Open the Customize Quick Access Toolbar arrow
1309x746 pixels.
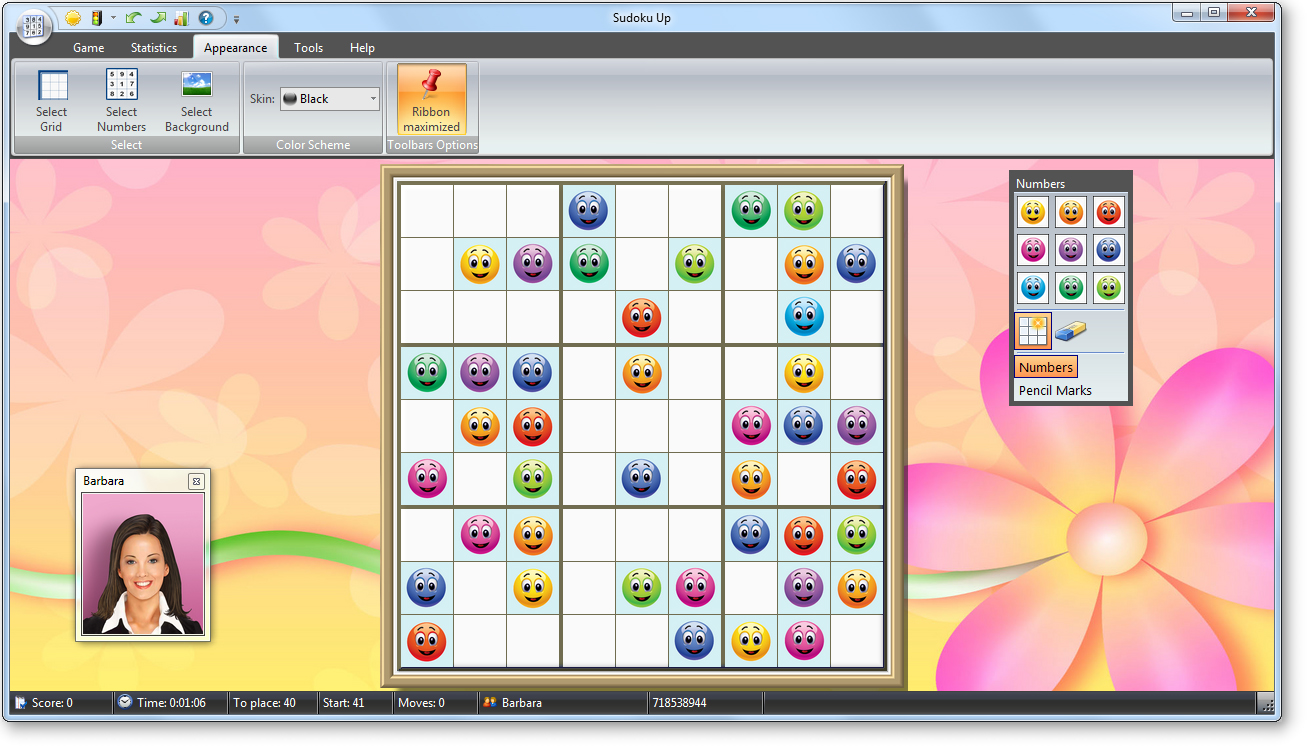(236, 18)
